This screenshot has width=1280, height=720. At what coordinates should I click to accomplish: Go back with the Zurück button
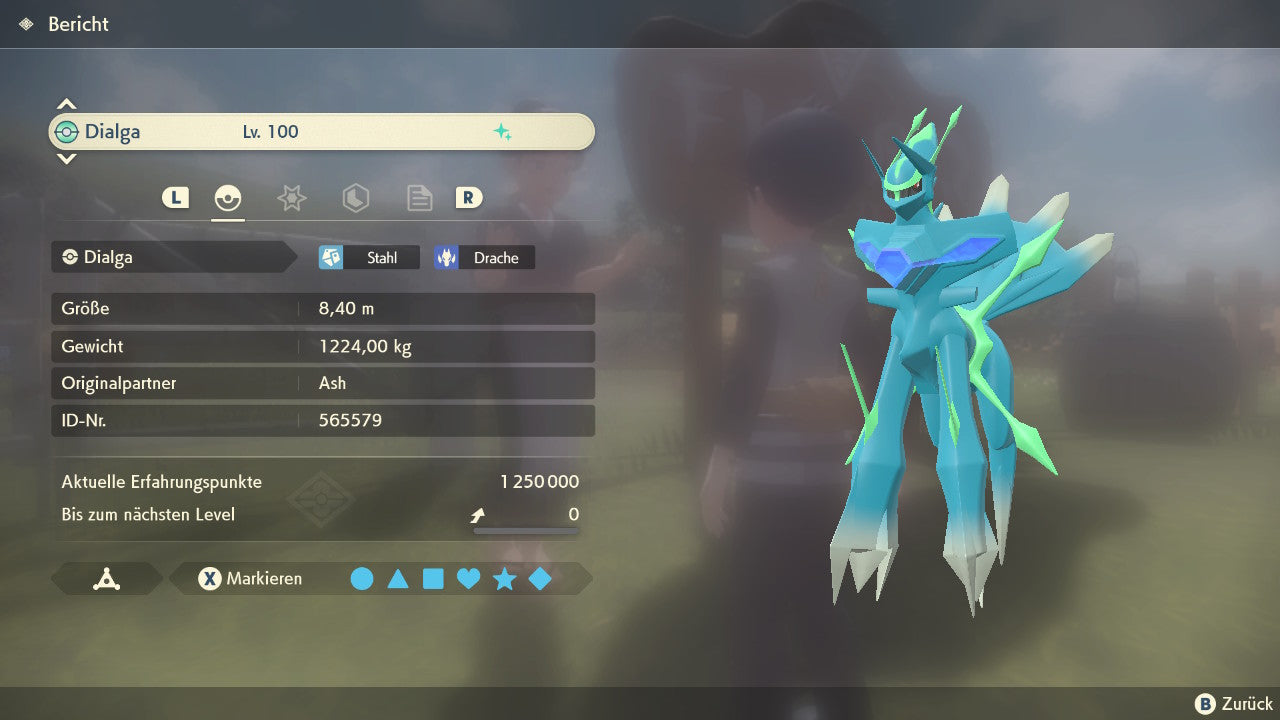[1234, 704]
